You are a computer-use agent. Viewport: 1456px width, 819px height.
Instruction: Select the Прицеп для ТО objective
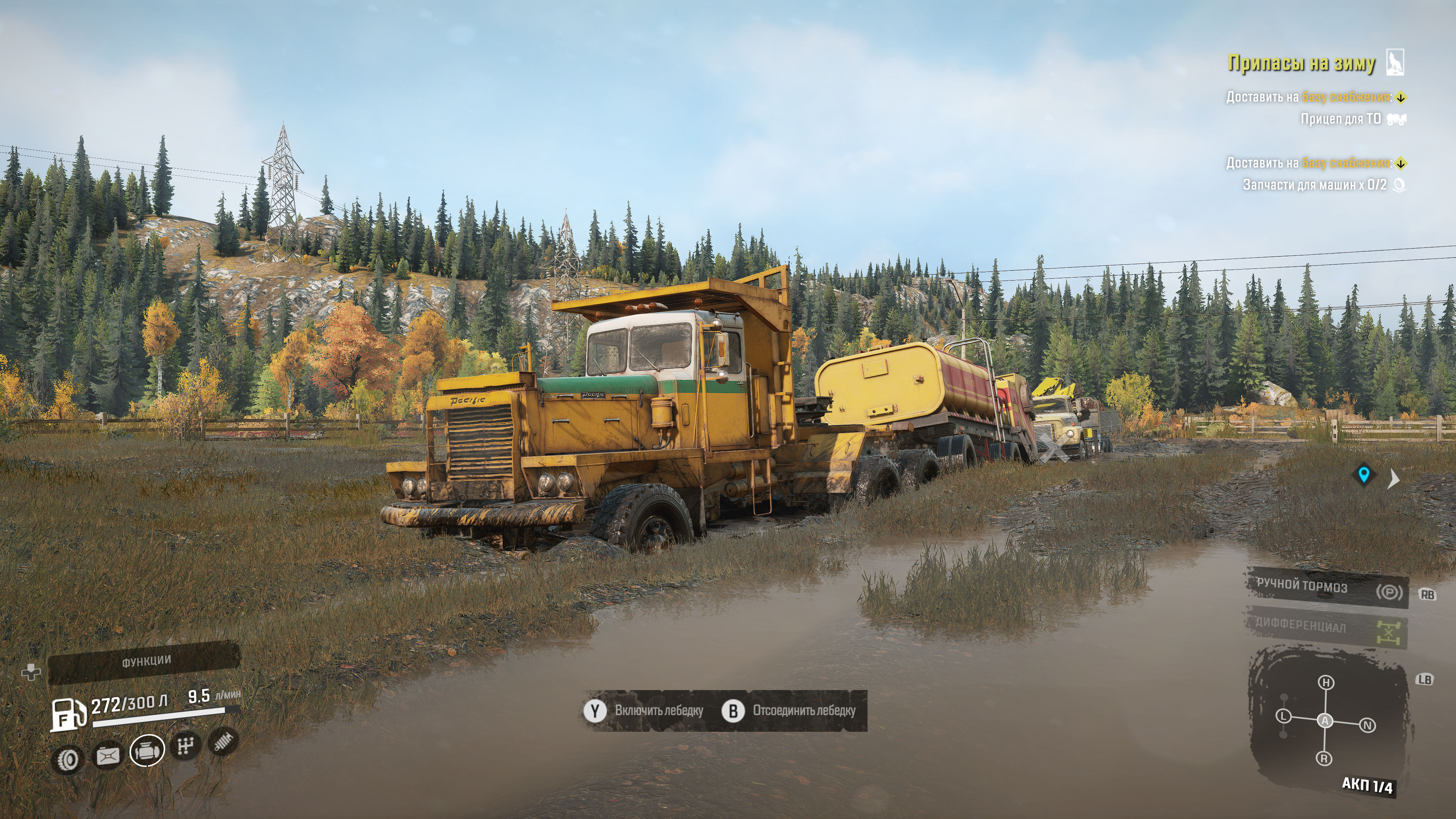[x=1341, y=119]
